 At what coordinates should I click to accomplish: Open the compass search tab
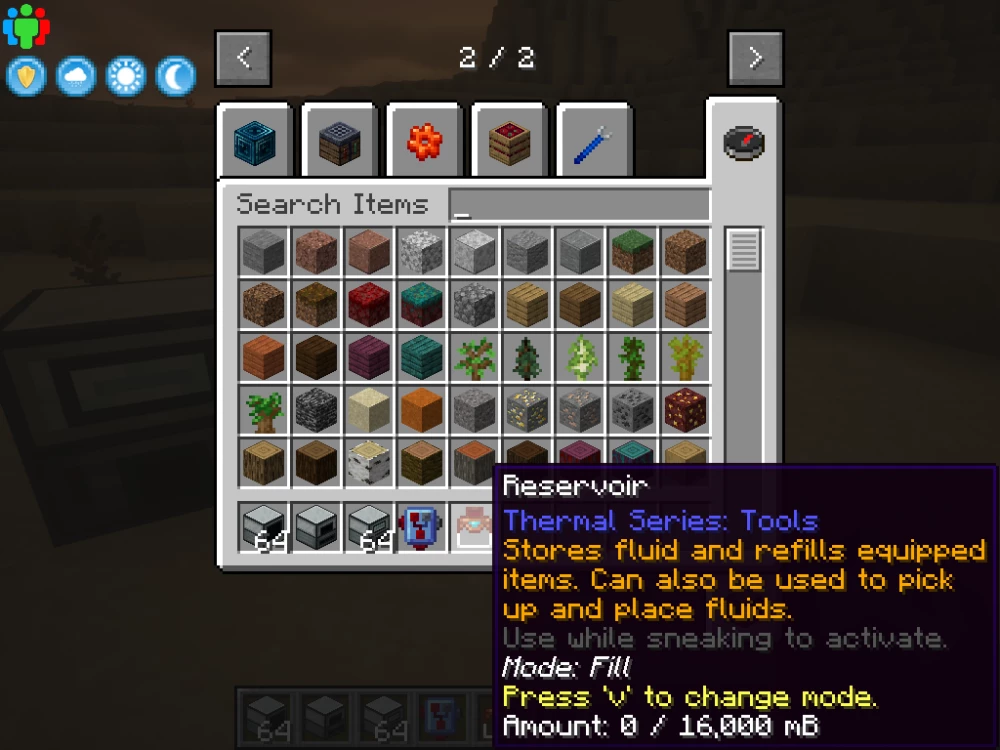pyautogui.click(x=744, y=143)
